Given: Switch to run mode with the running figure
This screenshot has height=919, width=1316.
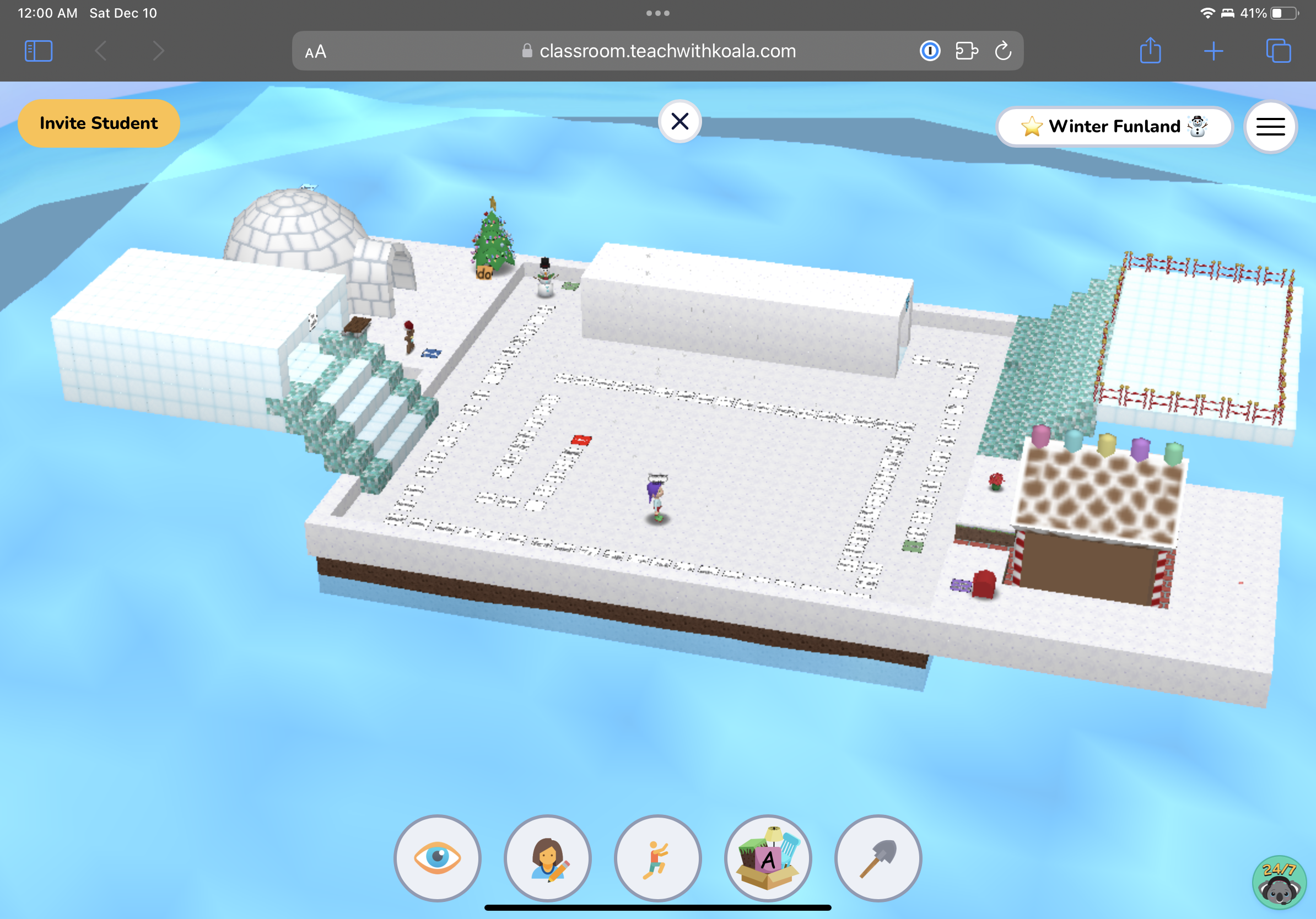Looking at the screenshot, I should coord(658,858).
